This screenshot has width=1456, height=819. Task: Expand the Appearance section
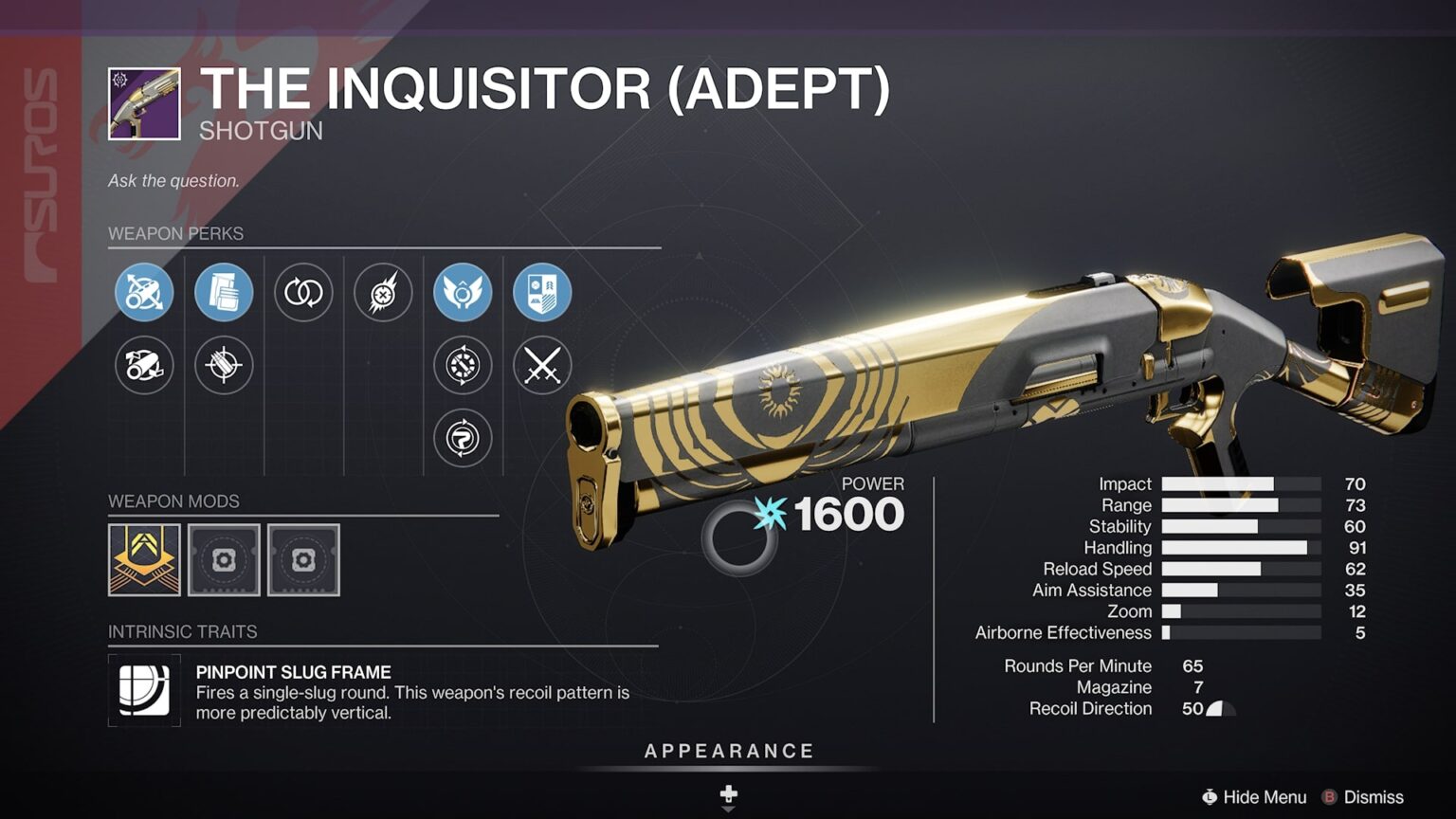tap(728, 750)
